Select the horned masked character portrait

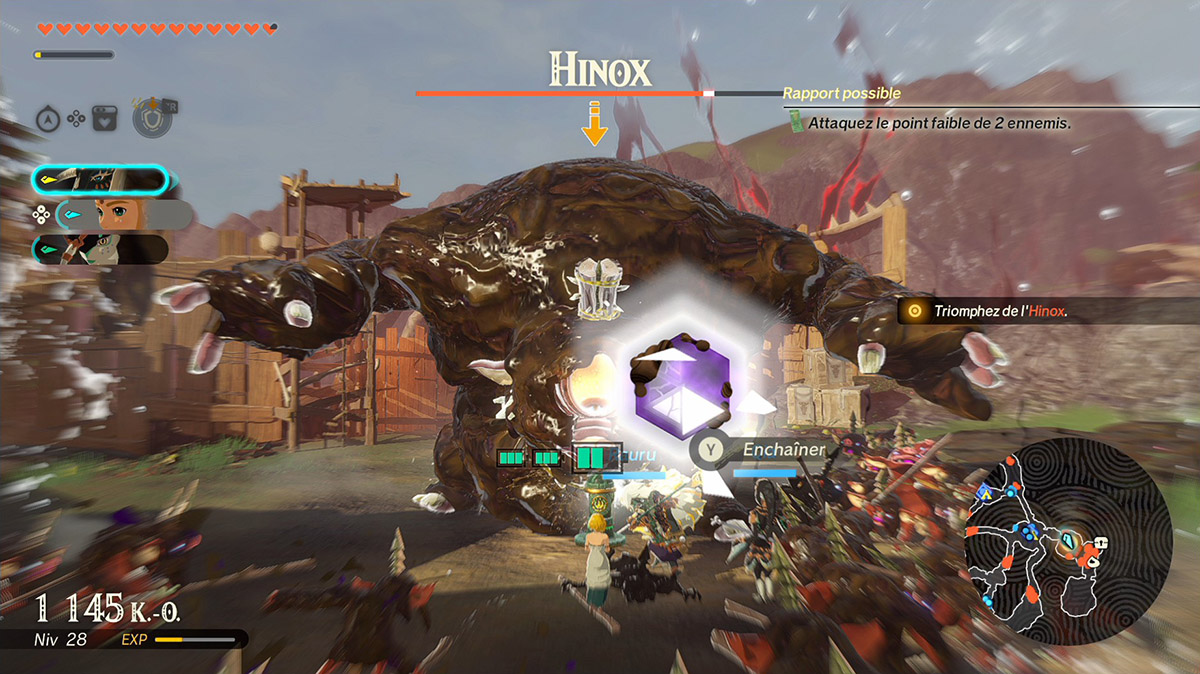(100, 180)
